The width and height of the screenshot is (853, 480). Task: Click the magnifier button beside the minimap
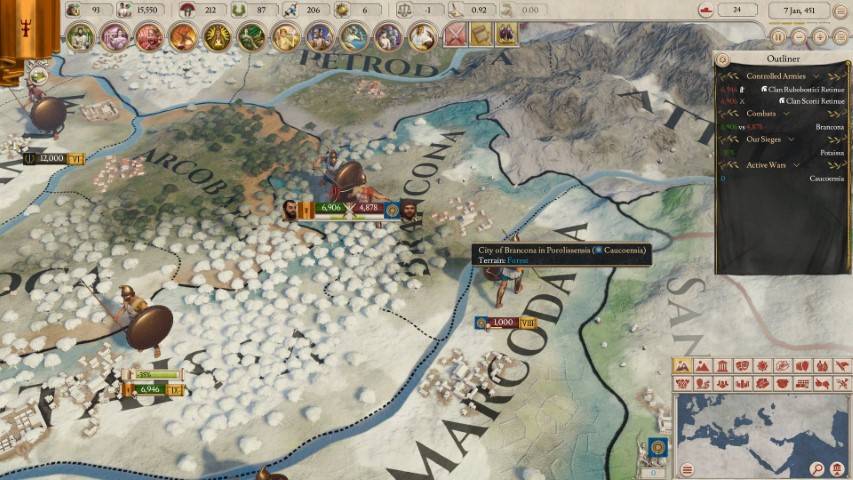click(817, 469)
